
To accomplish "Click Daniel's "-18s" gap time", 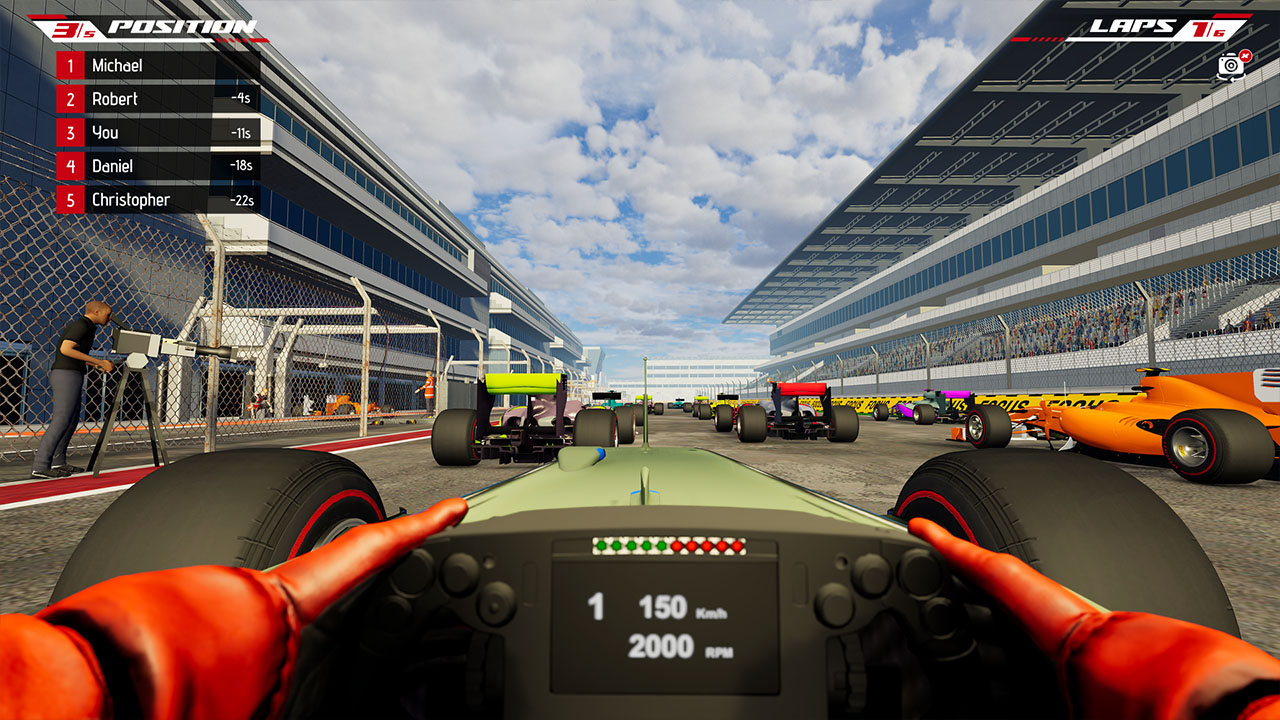I will click(x=242, y=166).
